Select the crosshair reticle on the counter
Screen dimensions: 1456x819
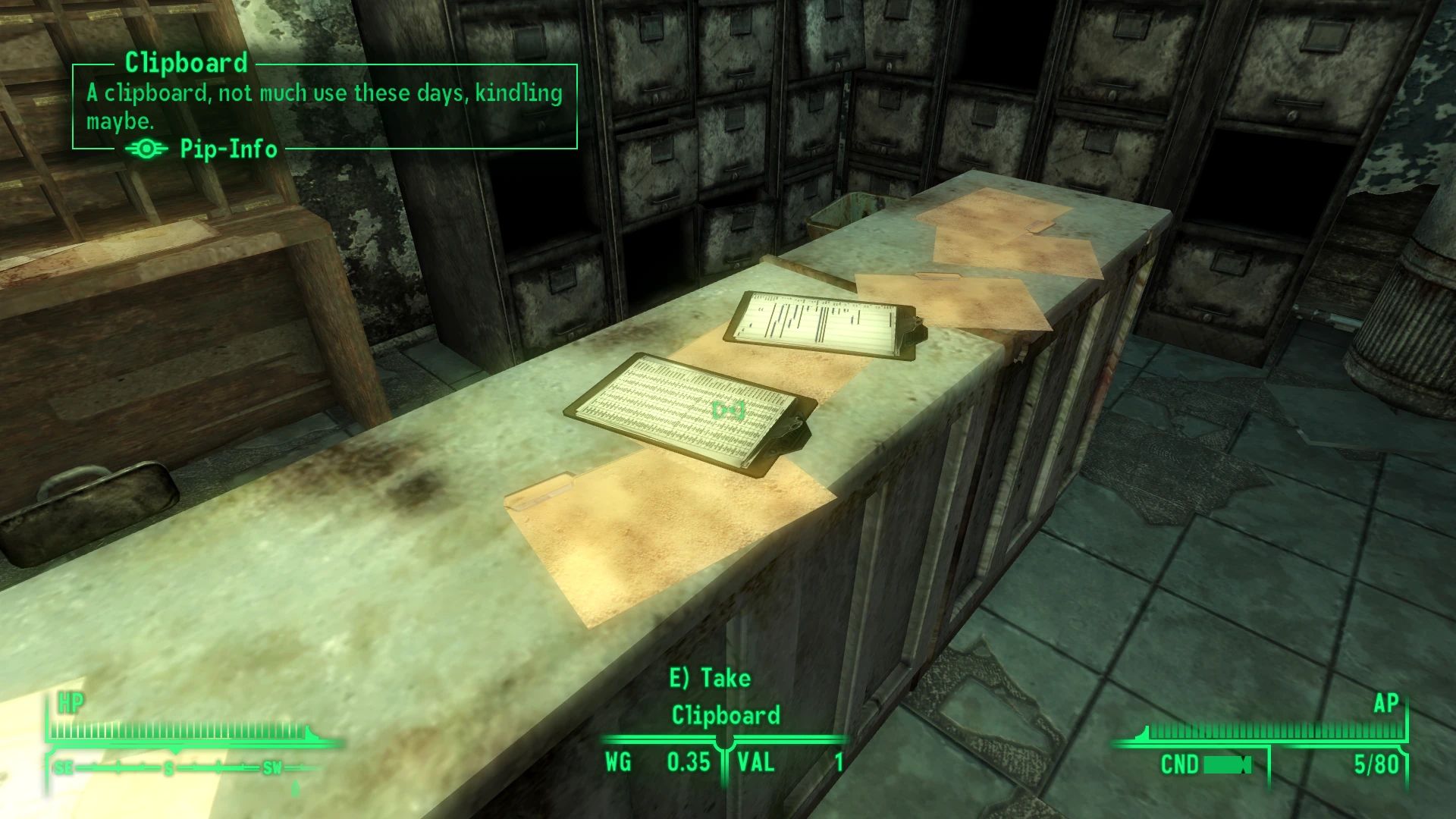click(x=729, y=410)
